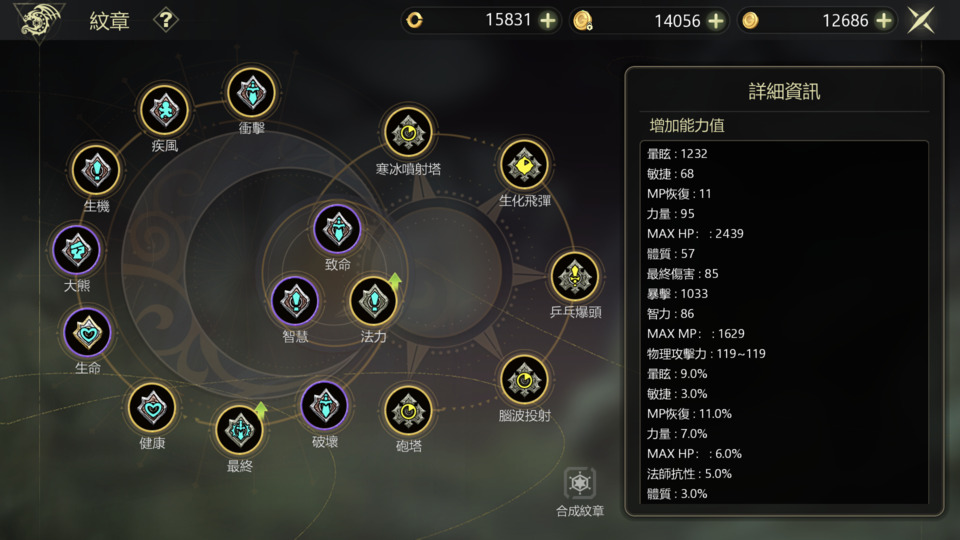Choose the 生機 emblem
Screen dimensions: 960x540
click(x=97, y=170)
